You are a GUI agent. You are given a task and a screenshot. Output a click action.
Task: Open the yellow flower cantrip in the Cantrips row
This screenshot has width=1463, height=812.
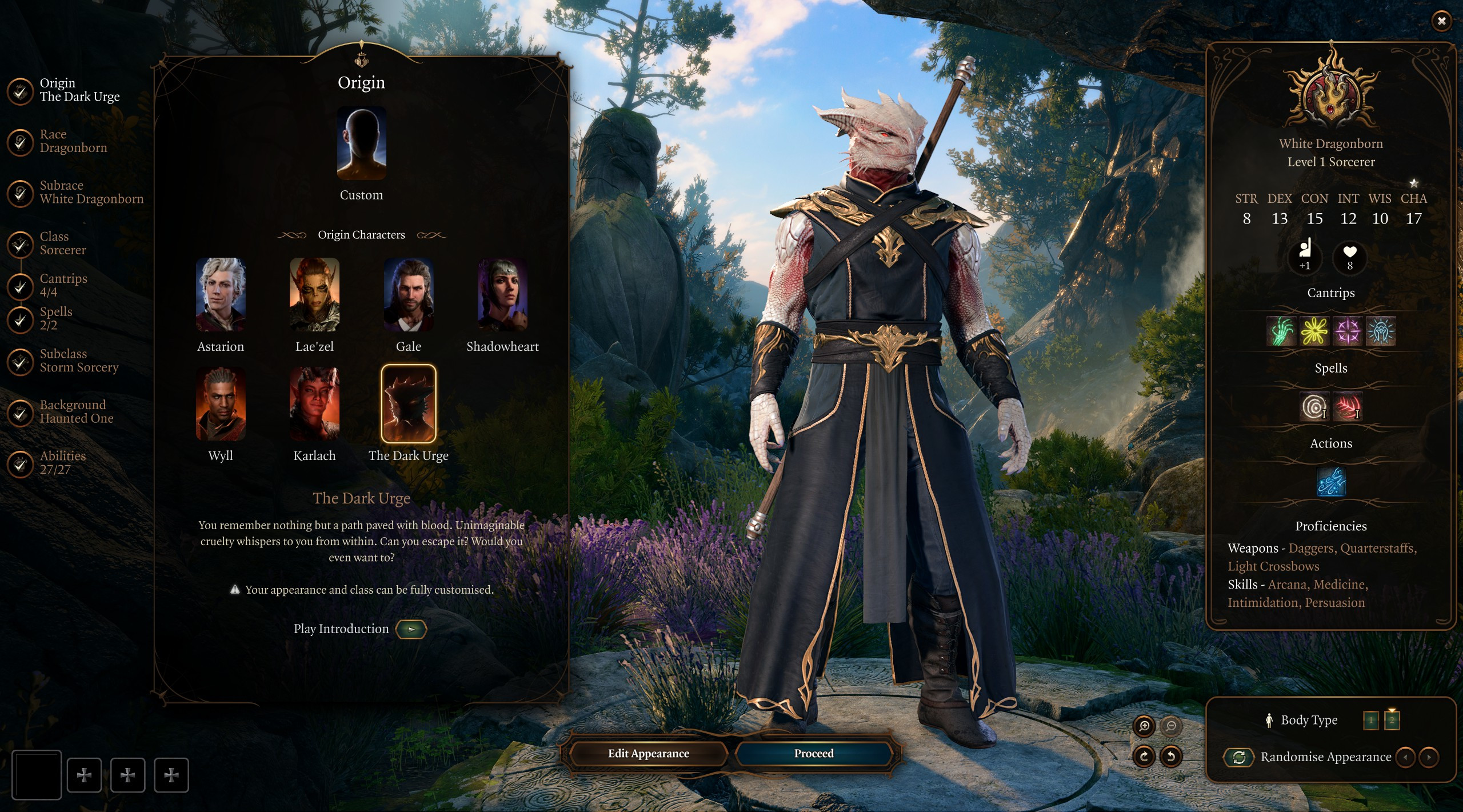pyautogui.click(x=1314, y=331)
